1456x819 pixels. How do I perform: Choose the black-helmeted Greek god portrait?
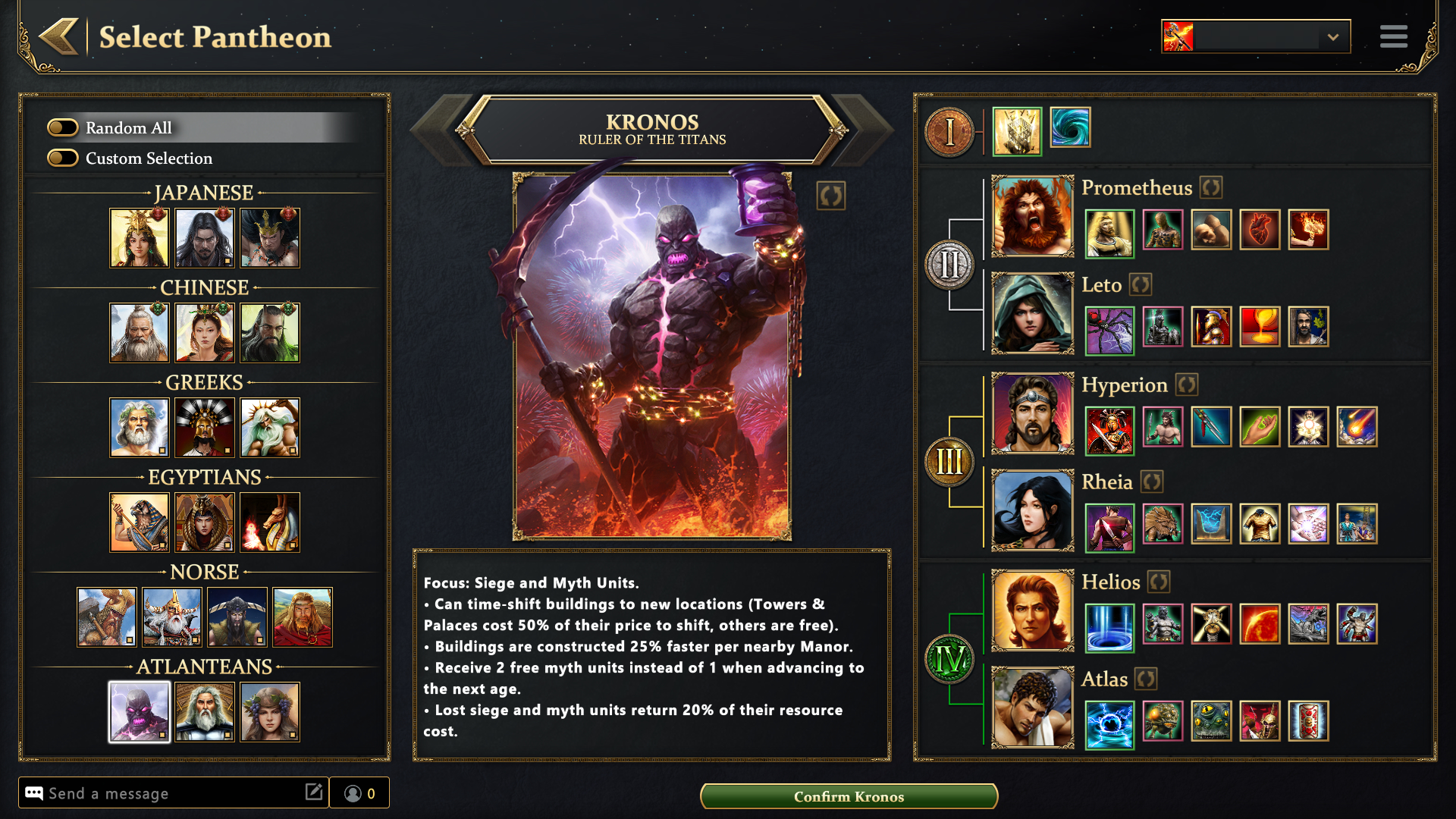[x=205, y=427]
